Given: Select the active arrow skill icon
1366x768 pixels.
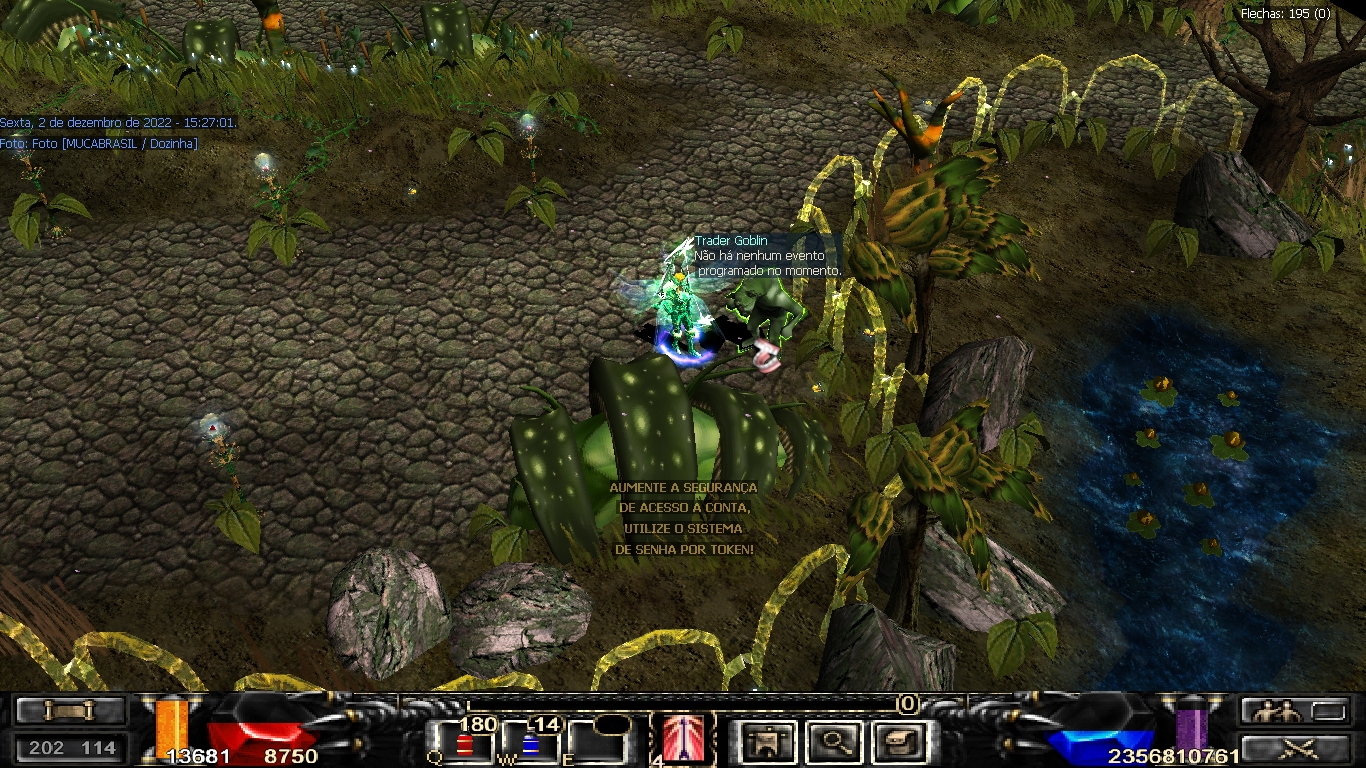Looking at the screenshot, I should pos(683,740).
